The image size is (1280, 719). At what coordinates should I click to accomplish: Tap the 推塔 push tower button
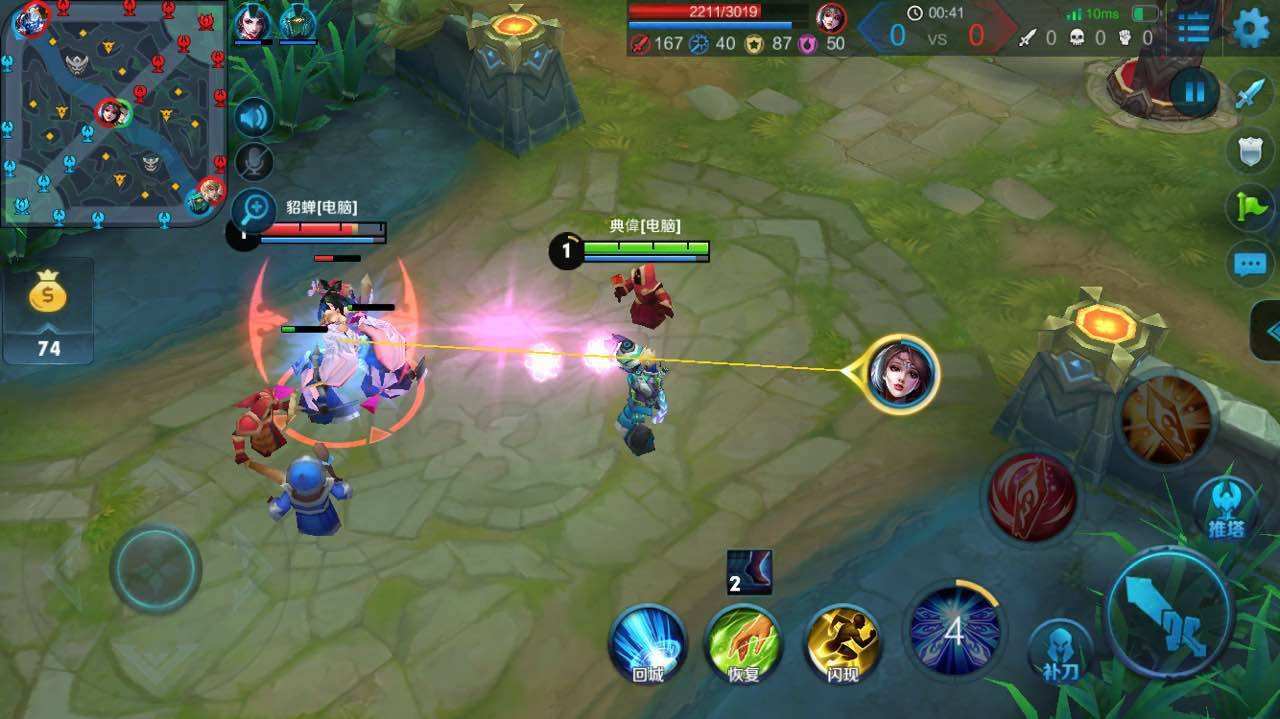pyautogui.click(x=1225, y=507)
